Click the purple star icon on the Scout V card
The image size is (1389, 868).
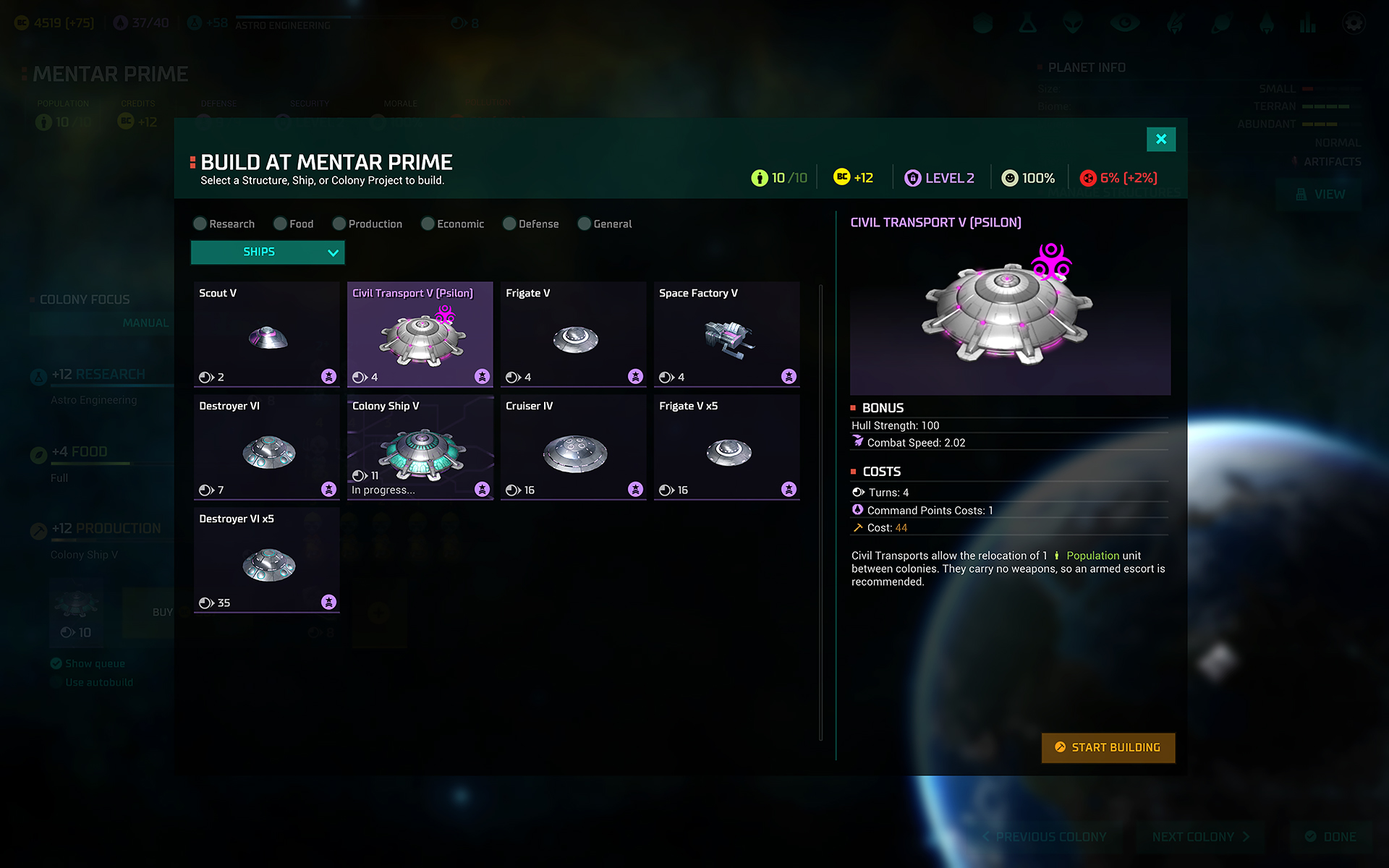click(329, 376)
